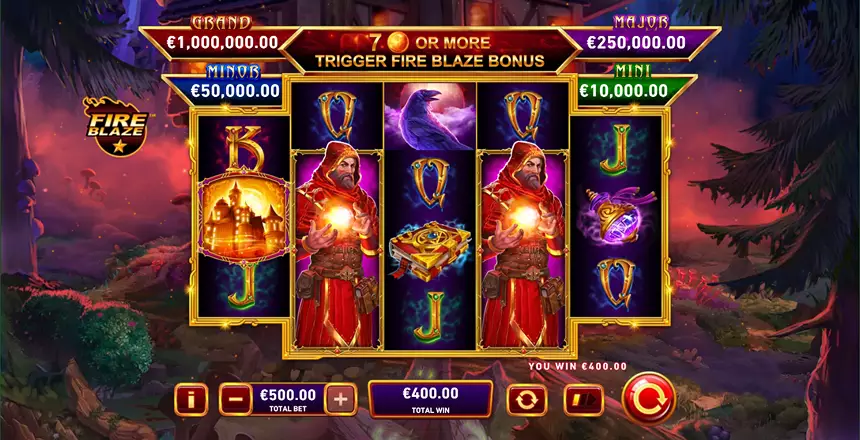
Task: Increase total bet with plus button
Action: coord(342,400)
